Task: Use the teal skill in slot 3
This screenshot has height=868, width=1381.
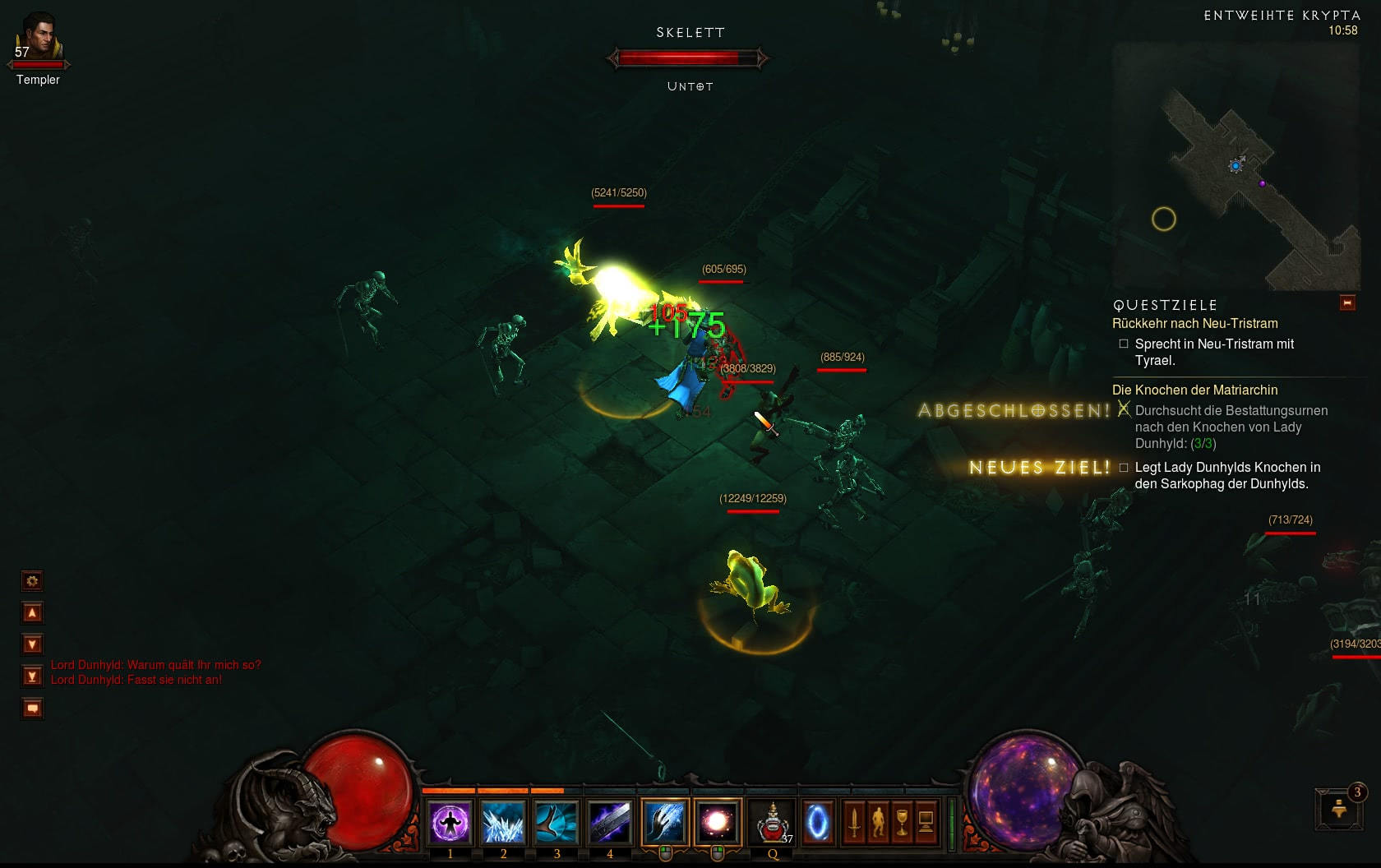Action: [x=557, y=822]
